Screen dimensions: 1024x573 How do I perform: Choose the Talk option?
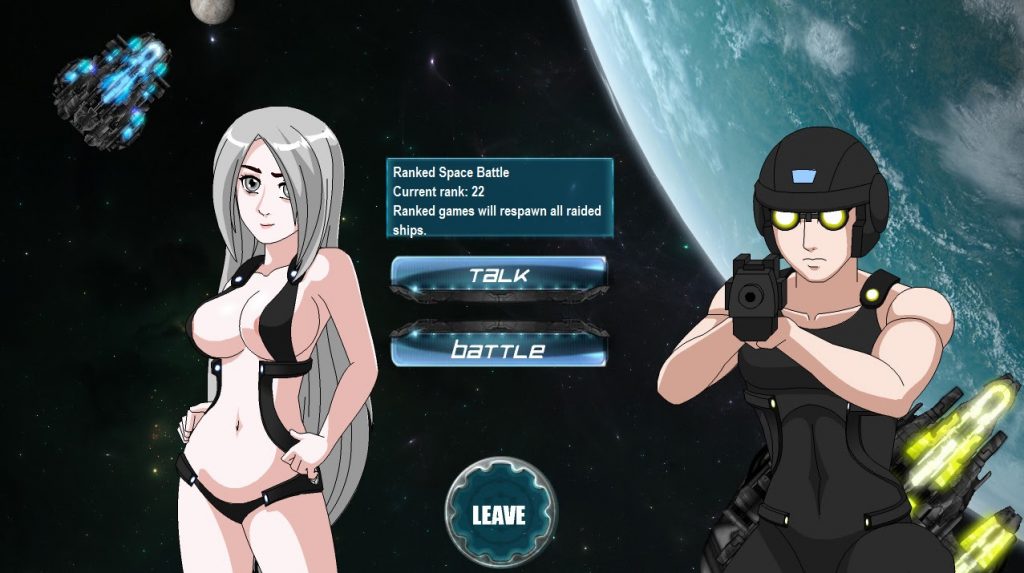click(498, 275)
